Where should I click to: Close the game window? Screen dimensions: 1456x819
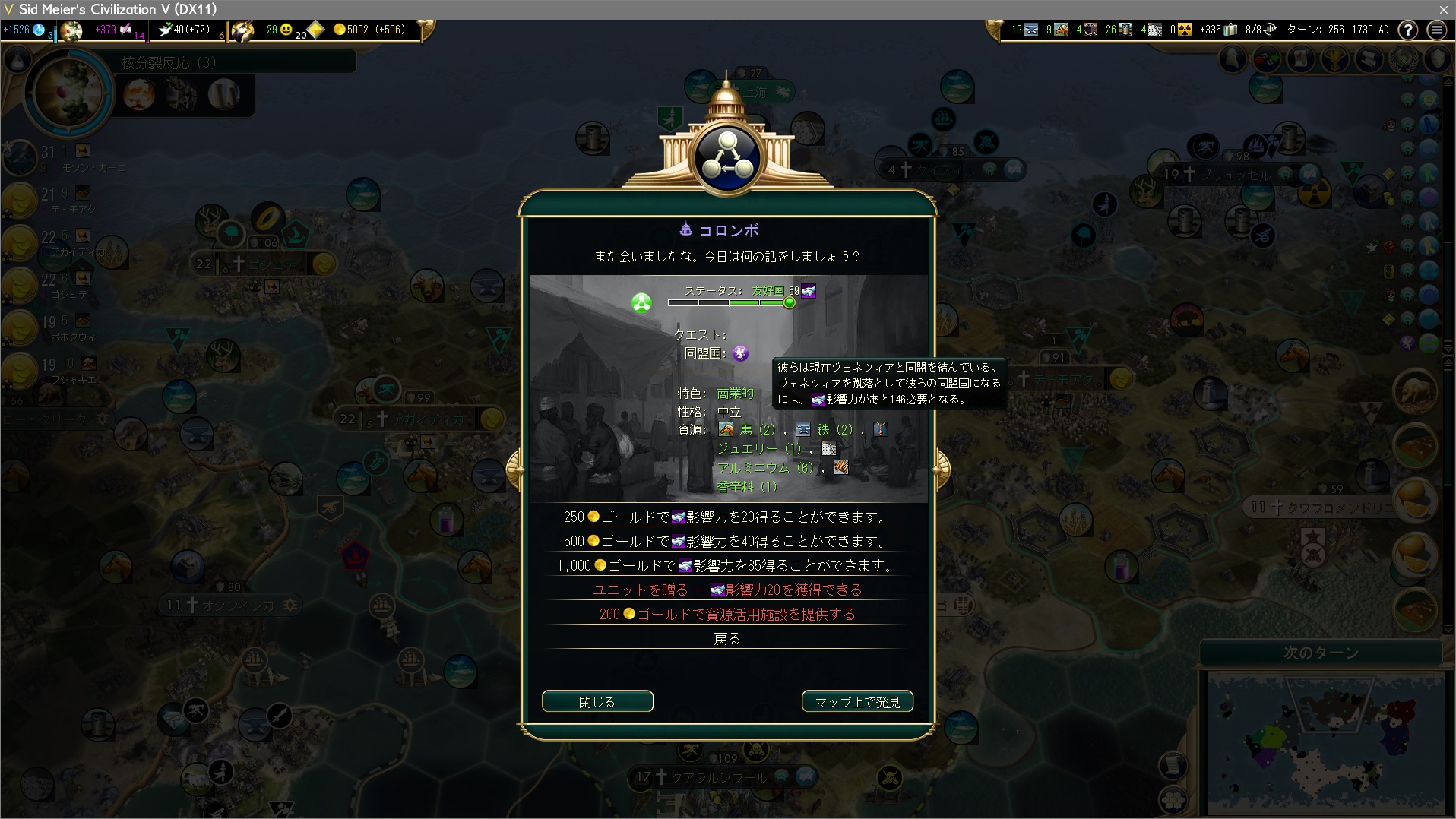1443,9
